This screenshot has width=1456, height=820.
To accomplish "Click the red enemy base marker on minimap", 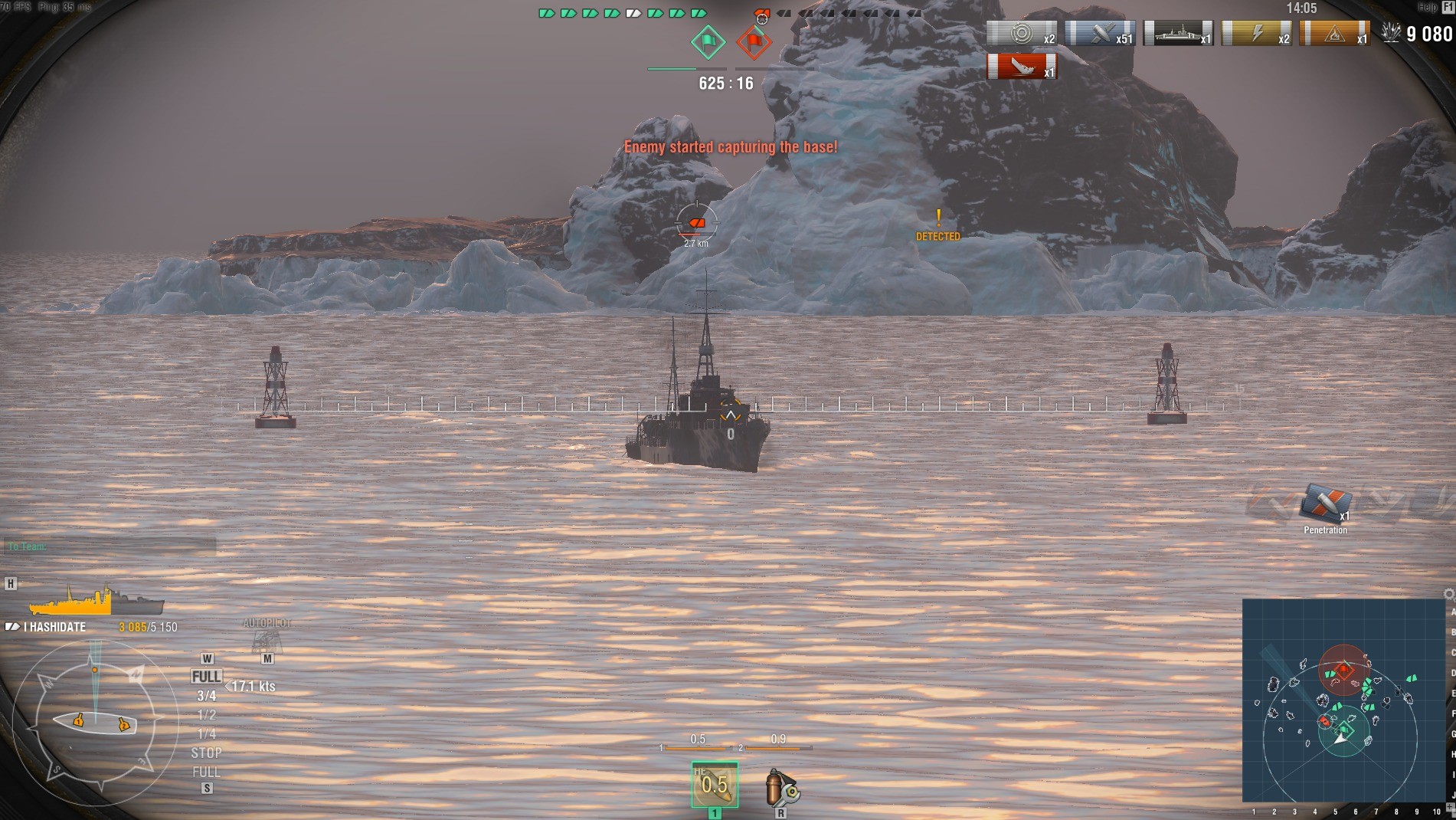I will (x=1343, y=669).
